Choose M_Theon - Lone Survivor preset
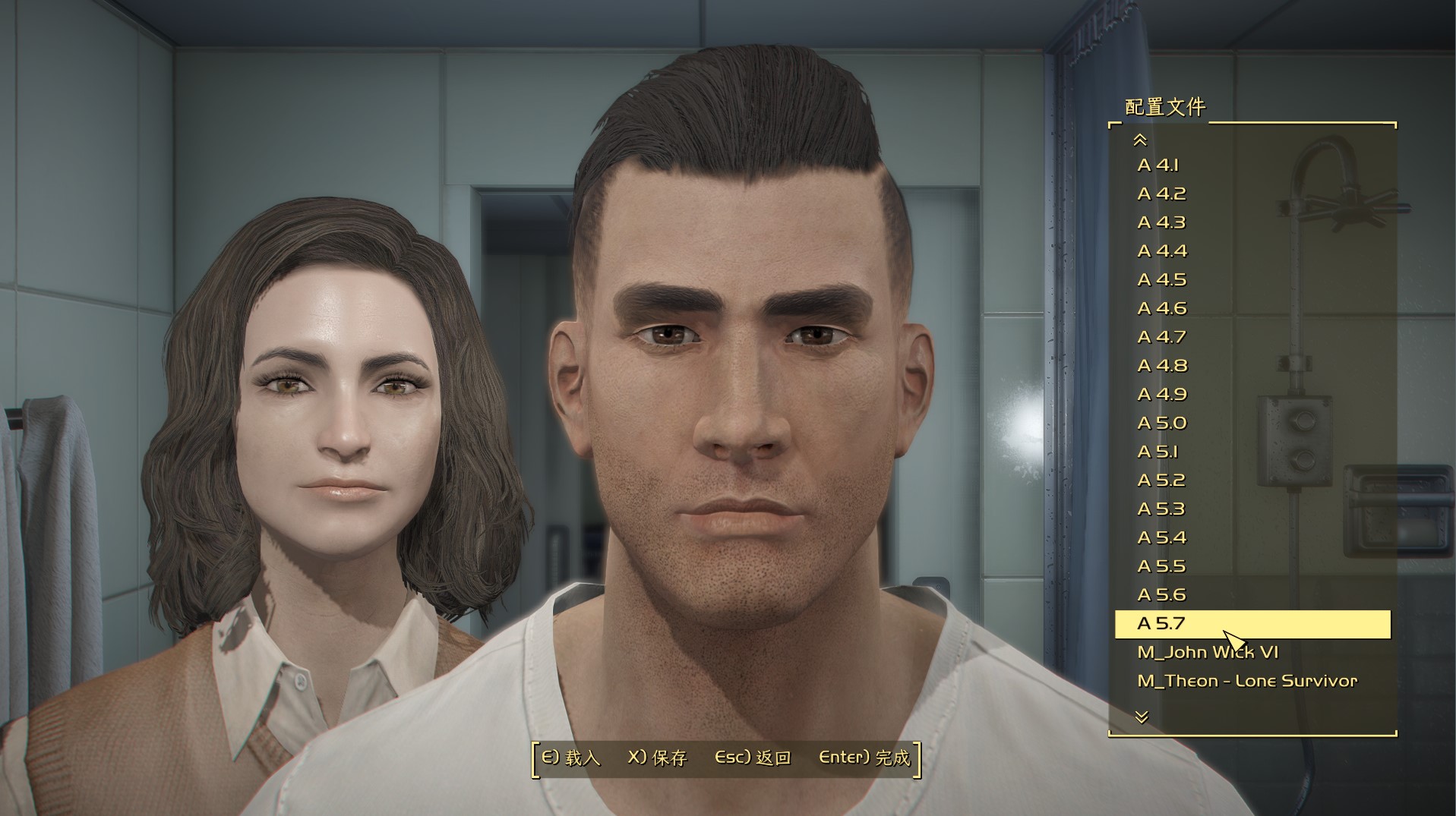This screenshot has width=1456, height=816. click(1247, 681)
